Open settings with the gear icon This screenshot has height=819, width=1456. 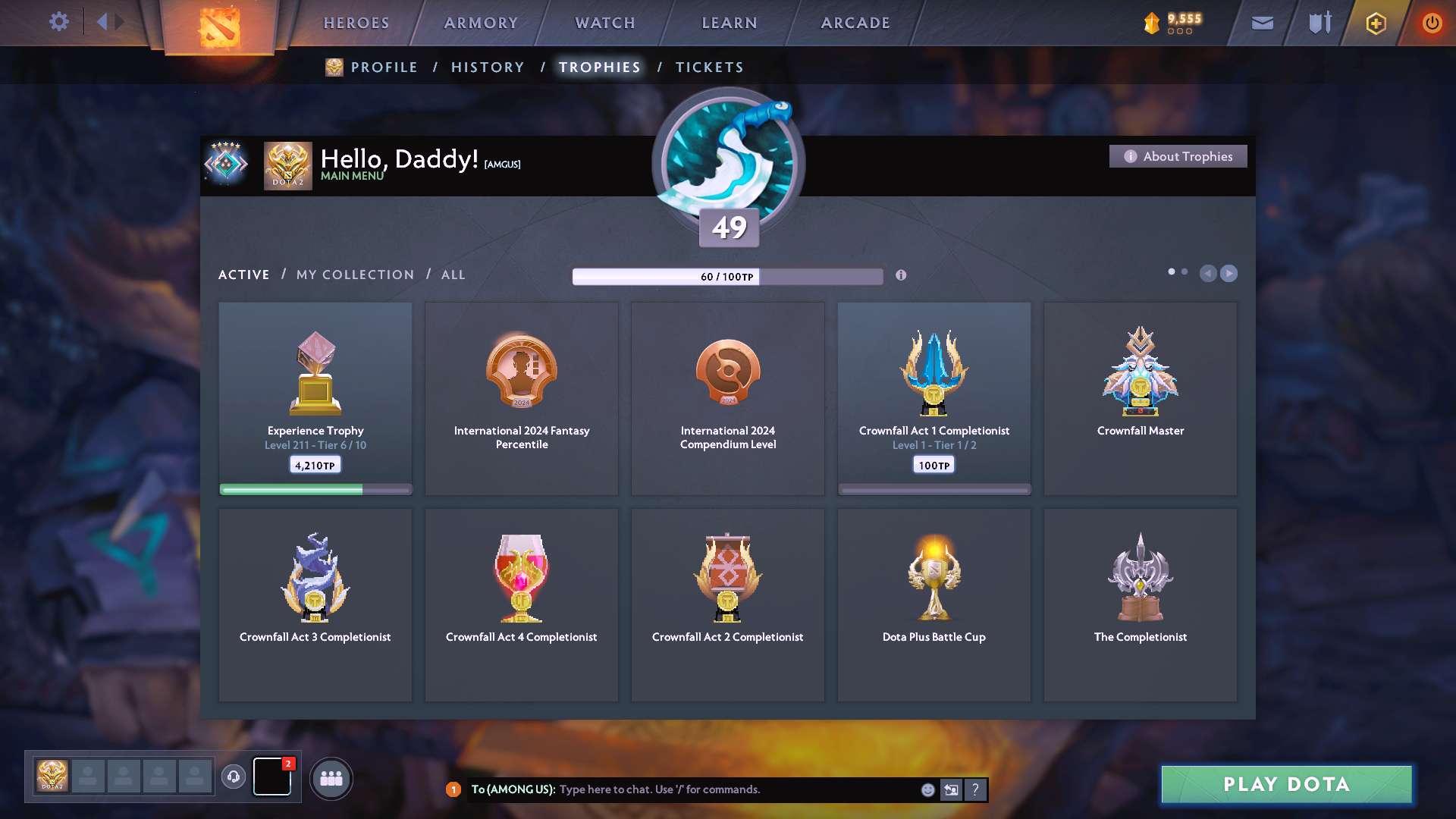click(59, 22)
